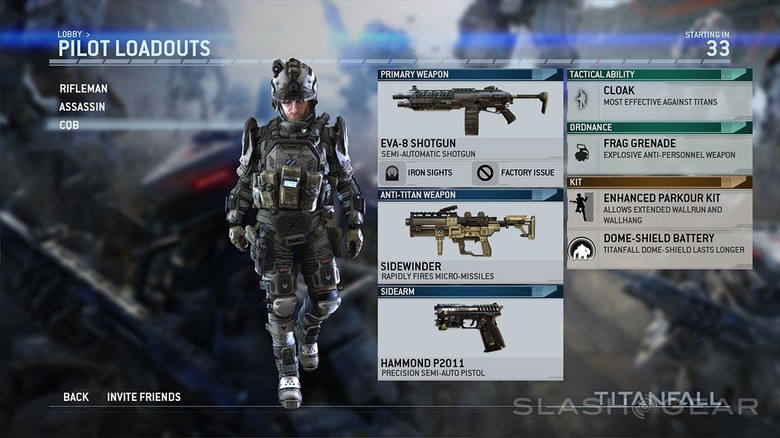The height and width of the screenshot is (438, 780).
Task: Select the Rifleman loadout
Action: [83, 89]
